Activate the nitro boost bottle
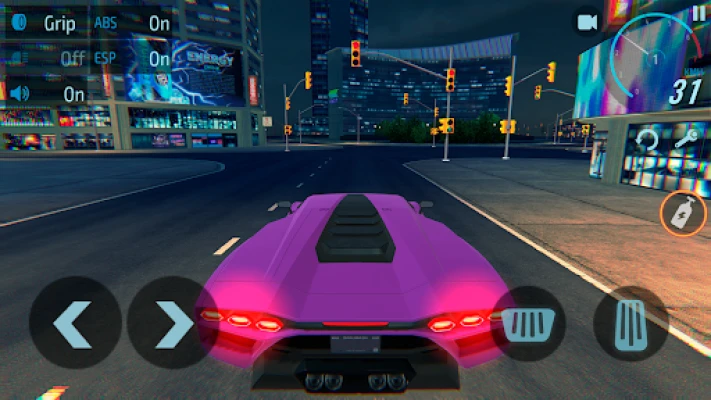 684,213
